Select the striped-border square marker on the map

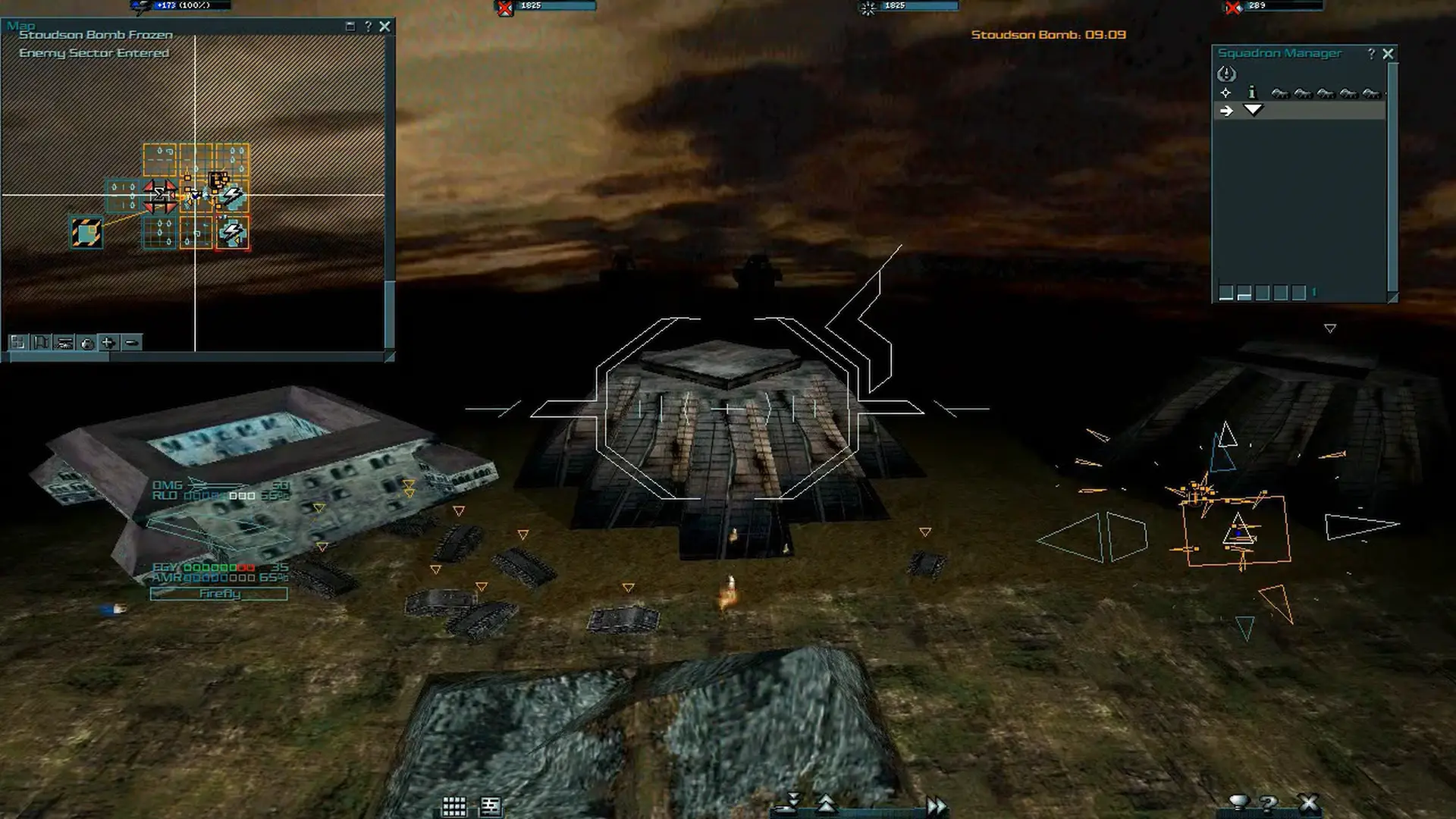(86, 233)
